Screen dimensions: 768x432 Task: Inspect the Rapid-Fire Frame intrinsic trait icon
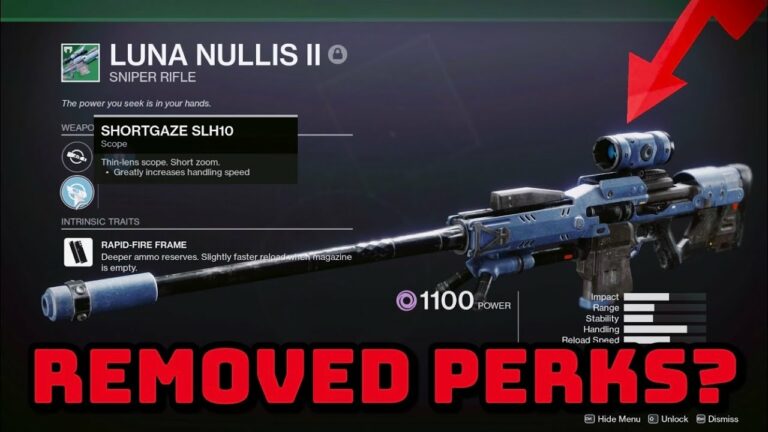76,252
